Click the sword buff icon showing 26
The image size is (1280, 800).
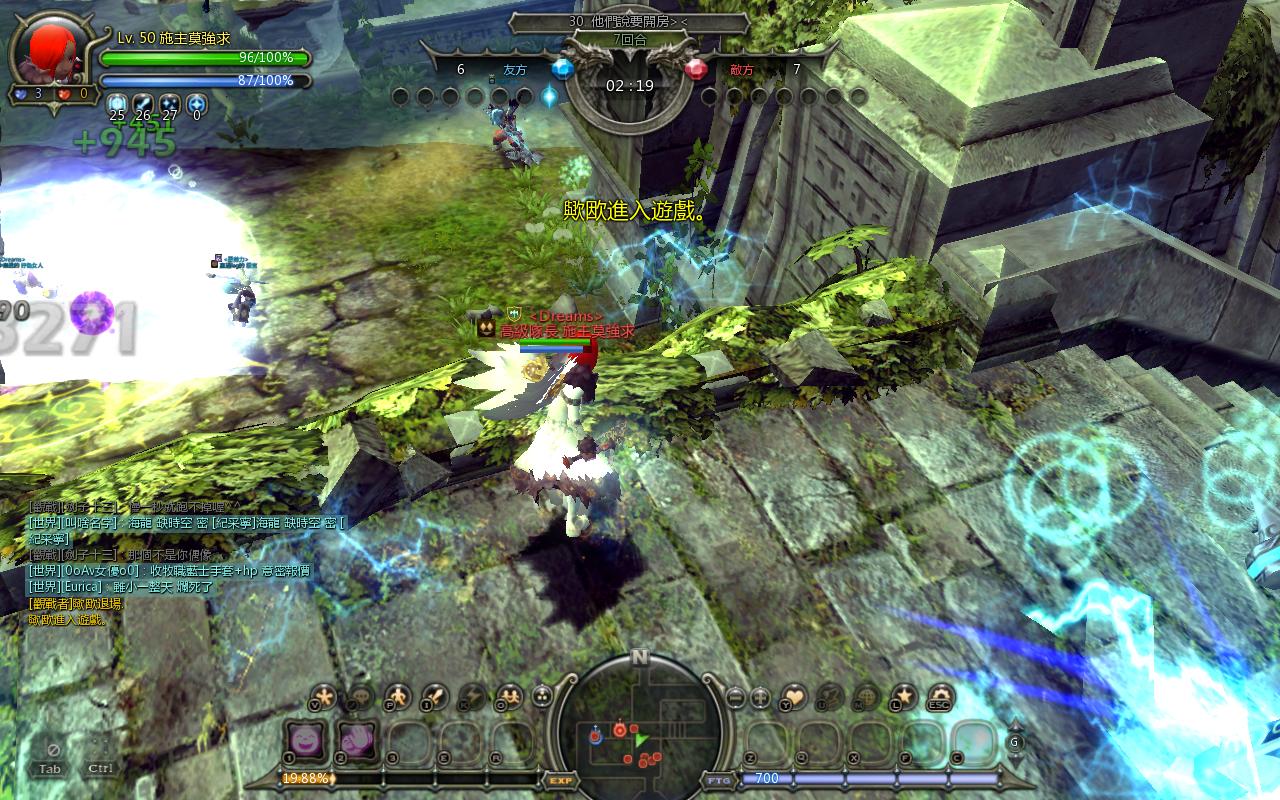(x=144, y=103)
